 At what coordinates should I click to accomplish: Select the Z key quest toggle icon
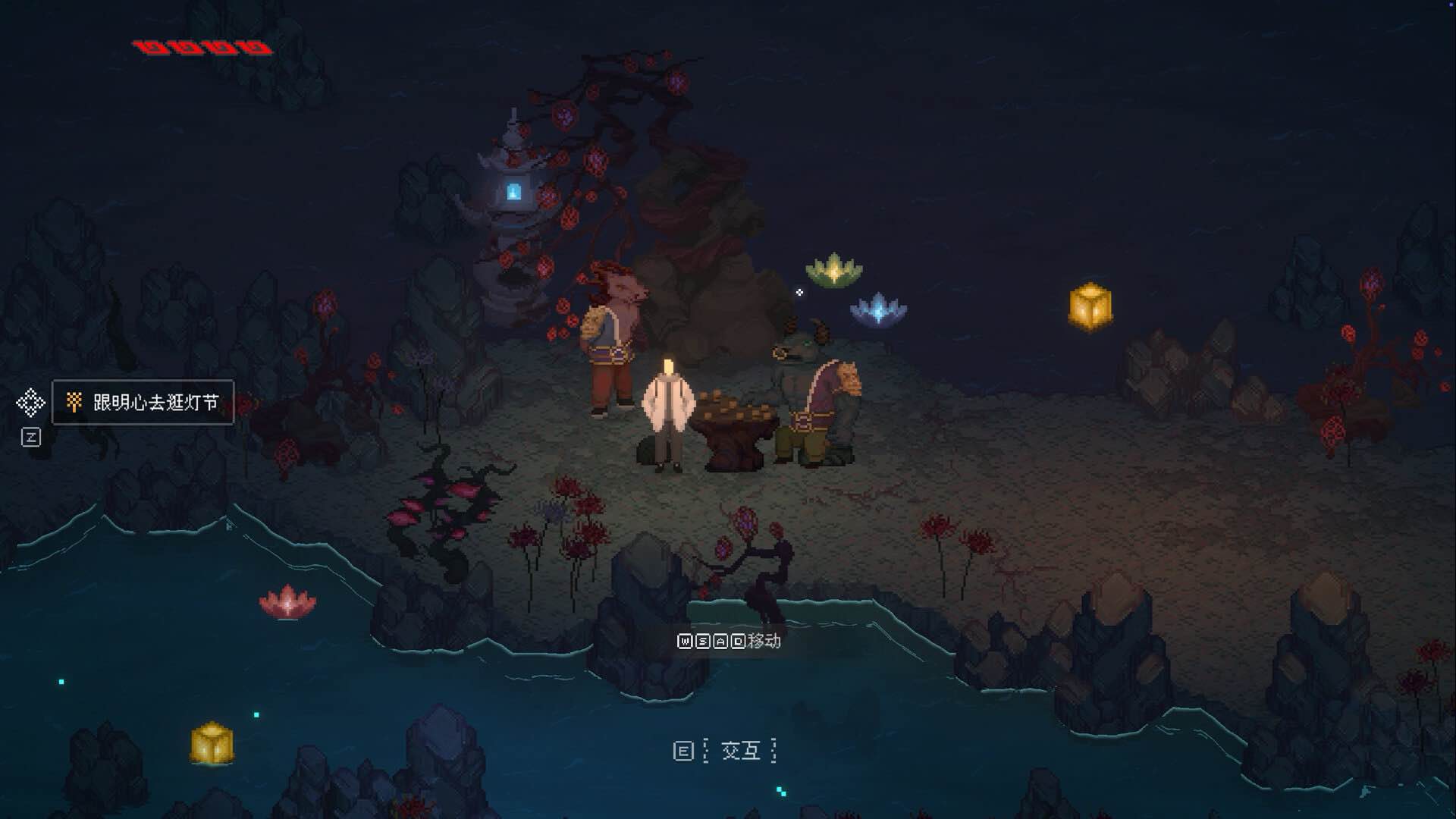[30, 436]
